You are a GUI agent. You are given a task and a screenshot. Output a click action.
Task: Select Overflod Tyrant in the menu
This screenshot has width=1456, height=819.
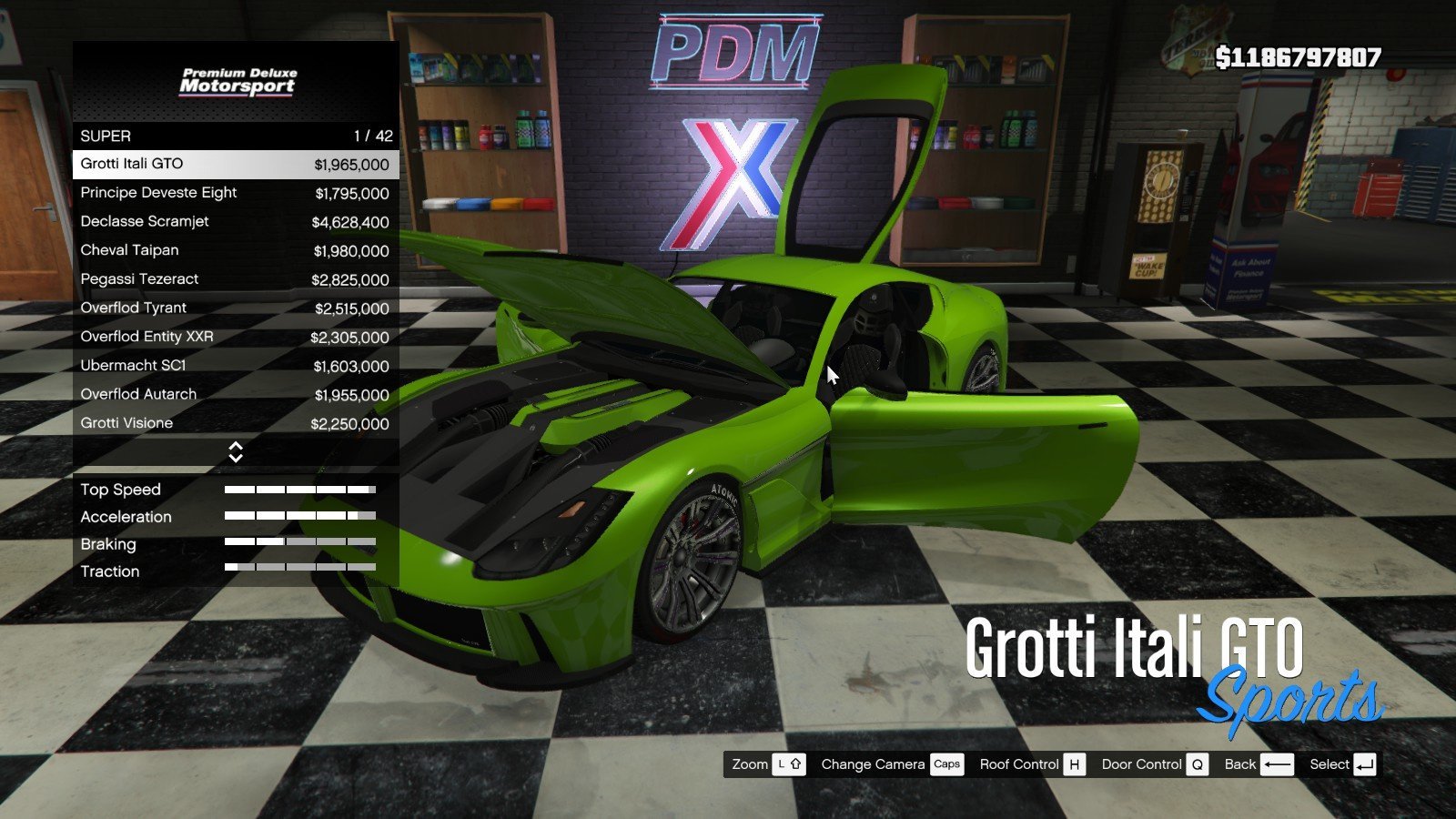point(235,308)
